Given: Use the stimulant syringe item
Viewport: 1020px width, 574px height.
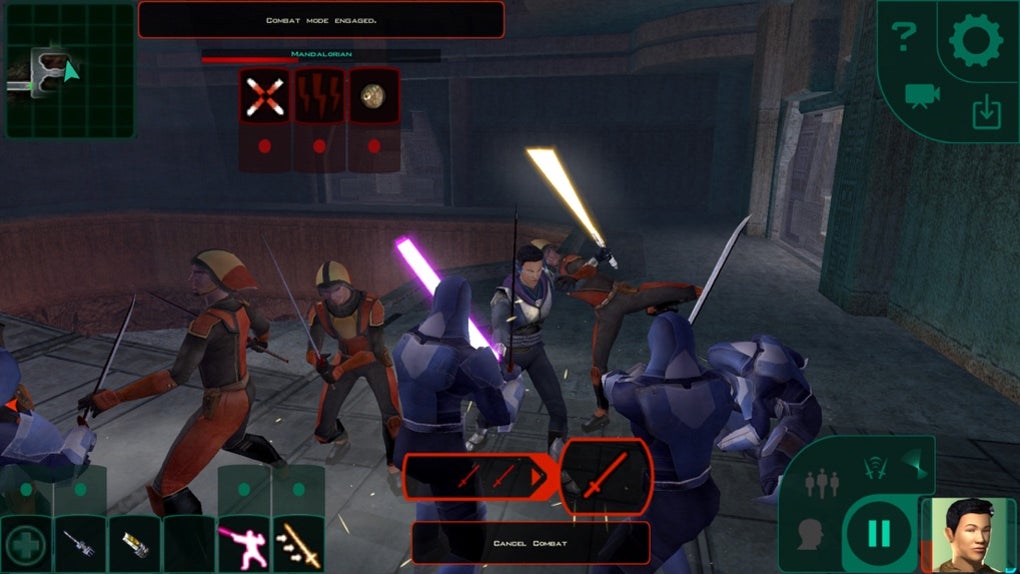Looking at the screenshot, I should (80, 545).
